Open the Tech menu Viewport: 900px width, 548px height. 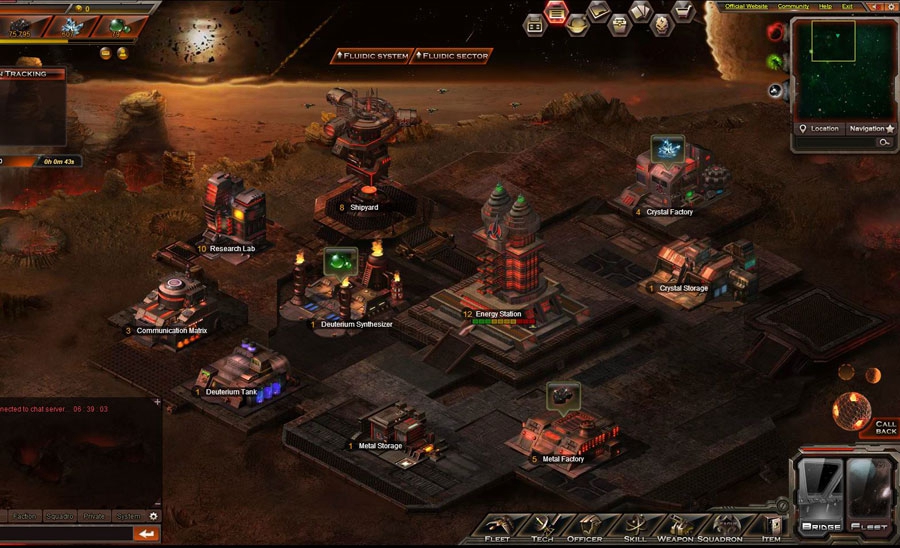coord(542,527)
